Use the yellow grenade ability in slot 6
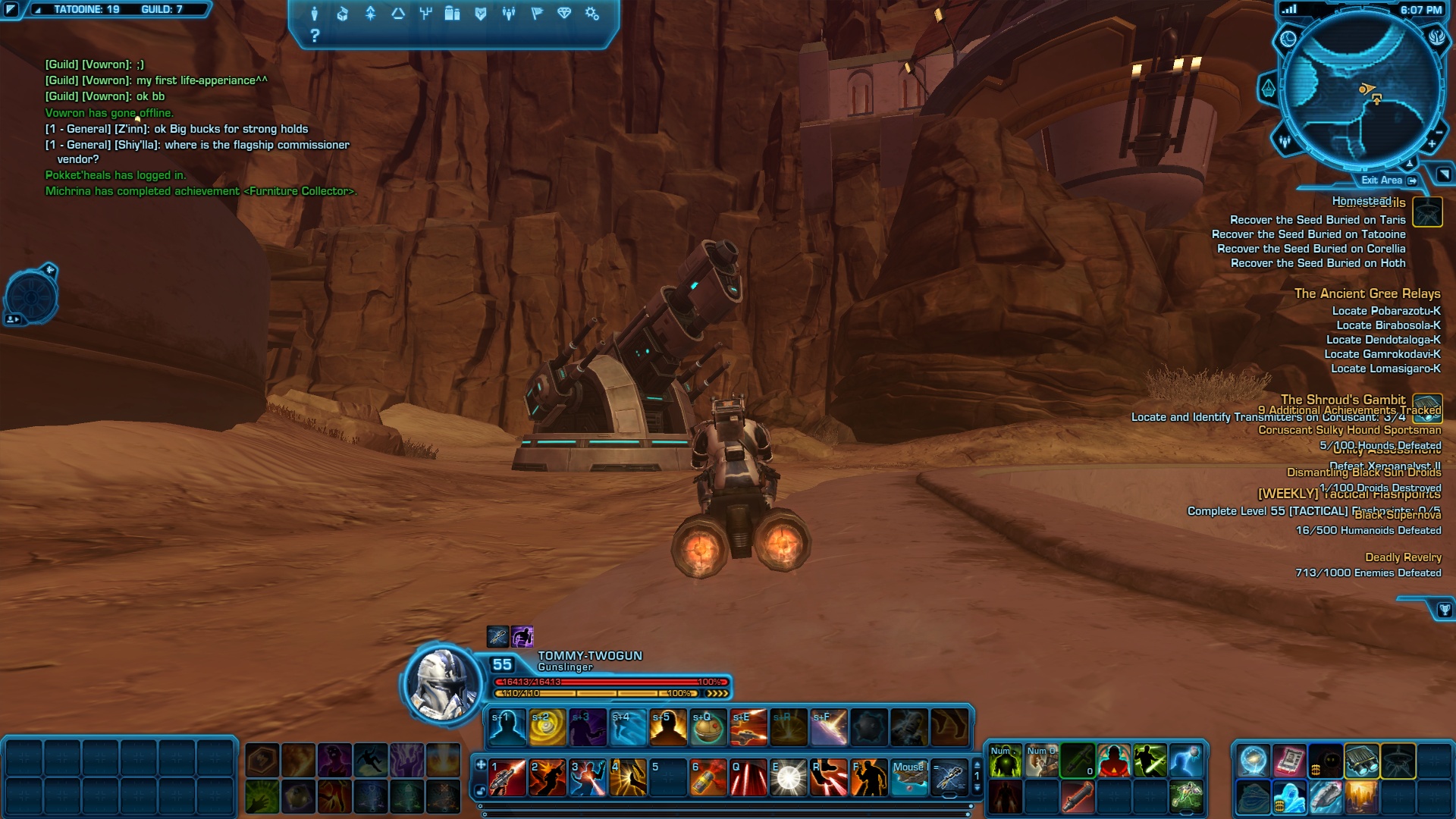Viewport: 1456px width, 819px height. 708,777
